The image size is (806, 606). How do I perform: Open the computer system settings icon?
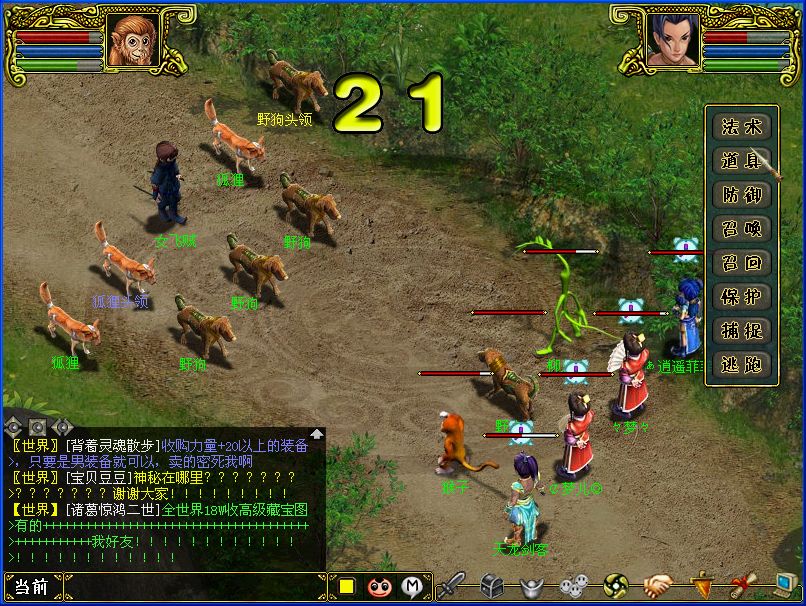tap(786, 586)
